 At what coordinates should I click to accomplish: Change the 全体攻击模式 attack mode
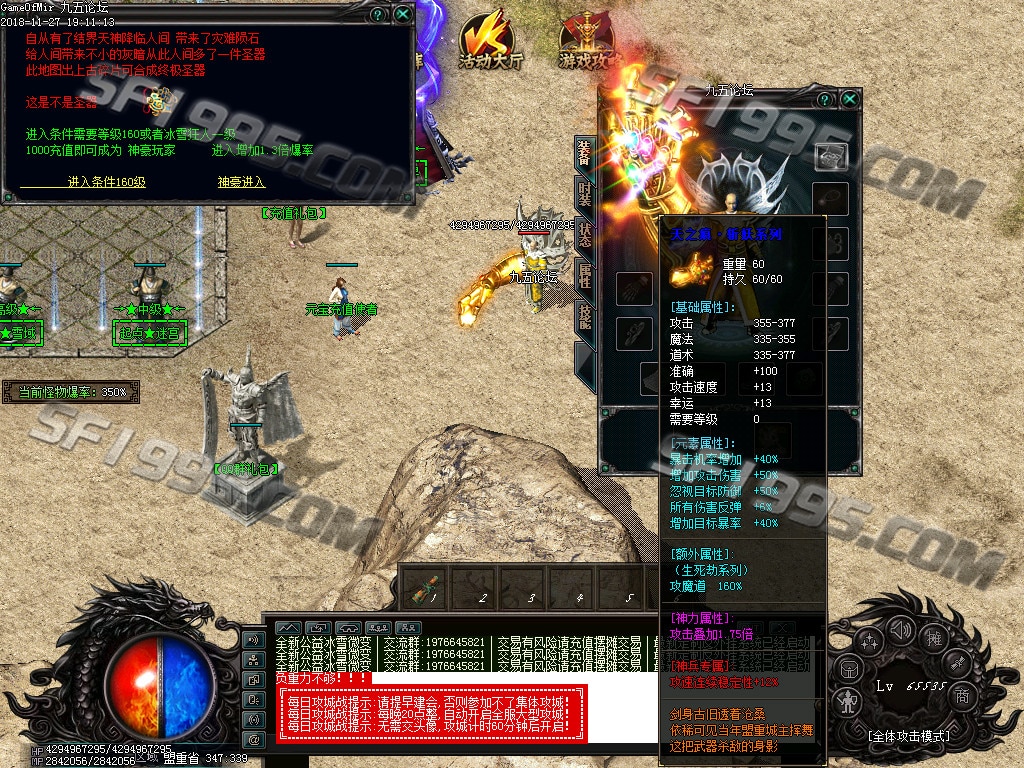(908, 736)
